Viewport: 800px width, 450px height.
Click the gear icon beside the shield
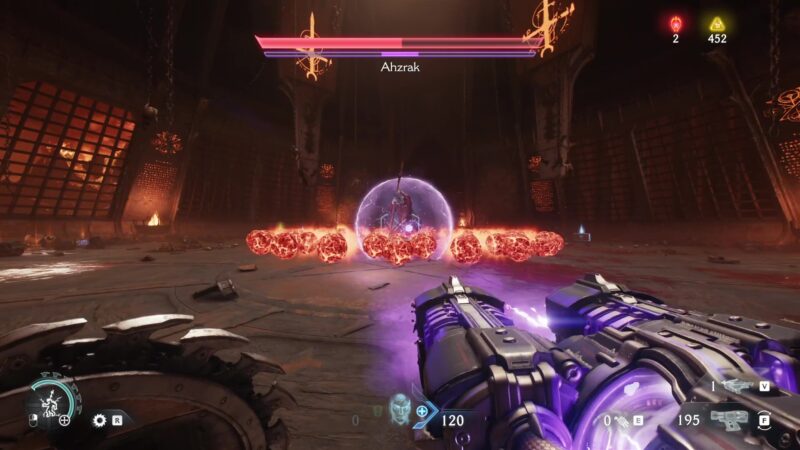(99, 420)
